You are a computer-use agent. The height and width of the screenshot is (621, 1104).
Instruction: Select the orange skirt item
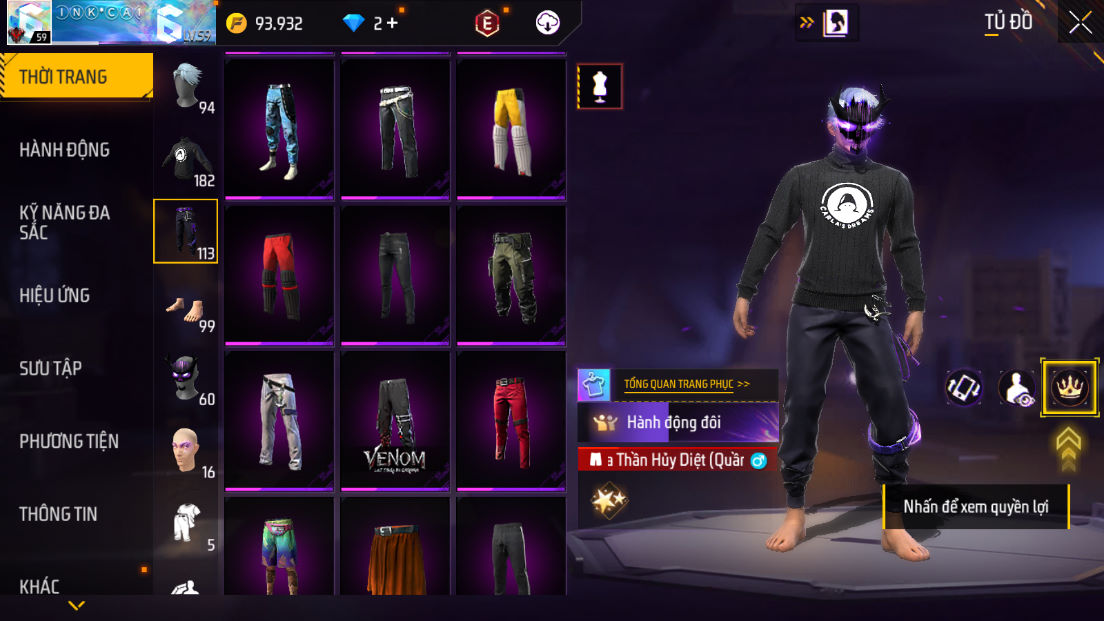coord(395,553)
